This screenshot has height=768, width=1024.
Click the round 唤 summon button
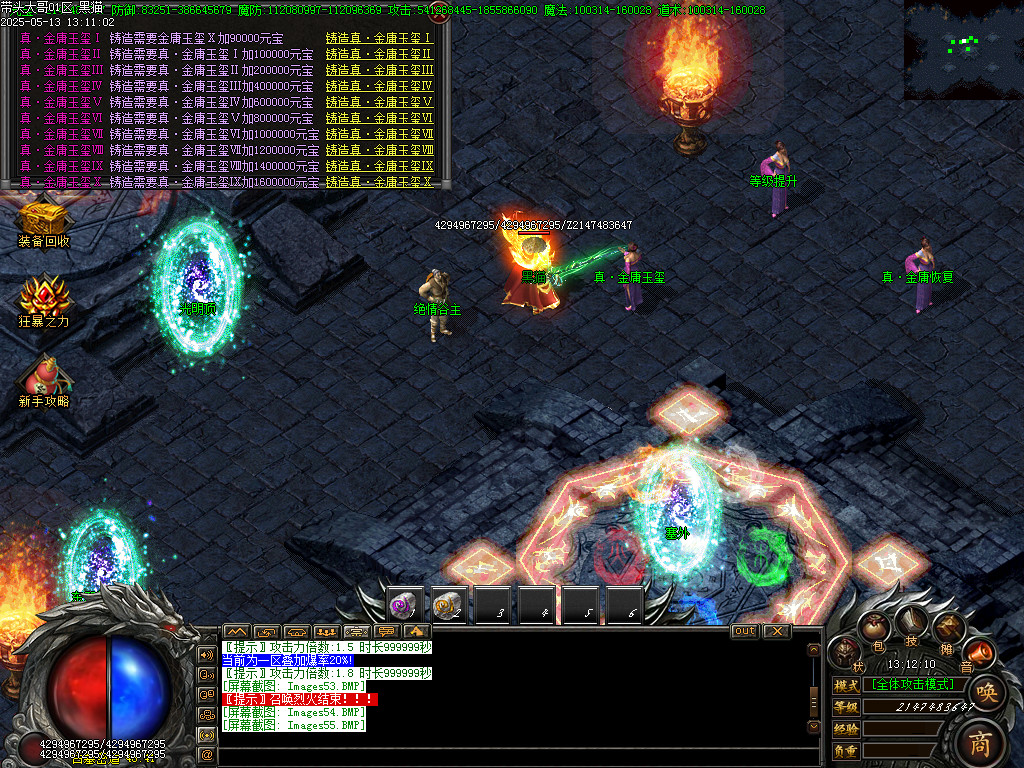985,692
